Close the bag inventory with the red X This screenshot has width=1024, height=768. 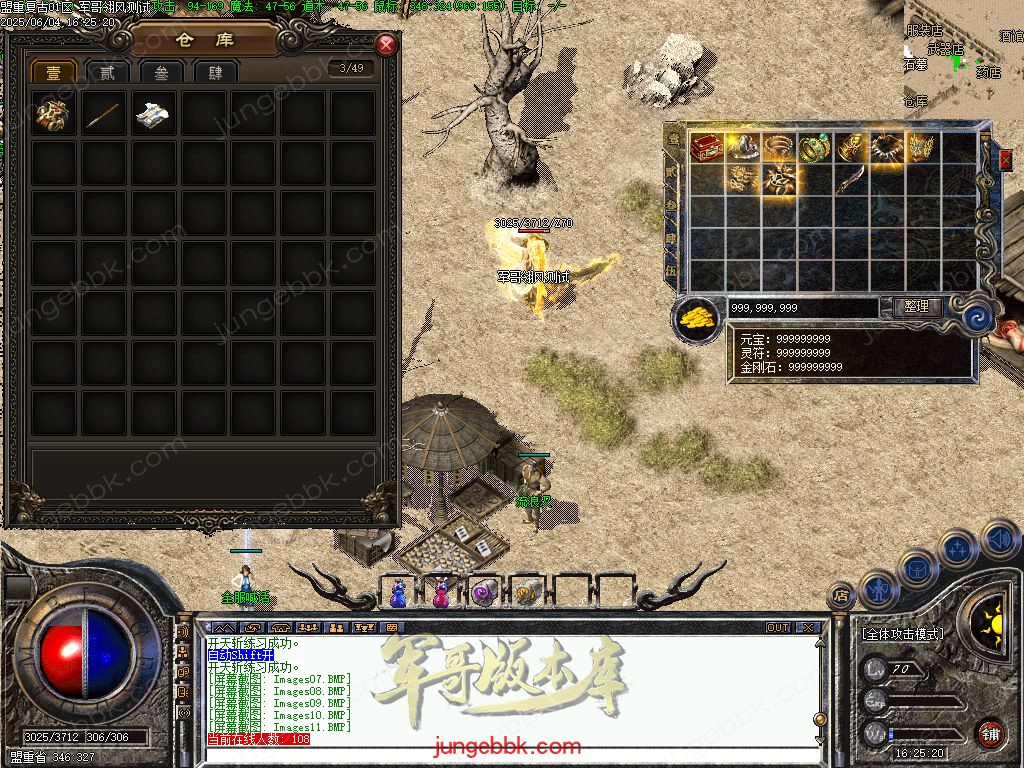point(1005,159)
